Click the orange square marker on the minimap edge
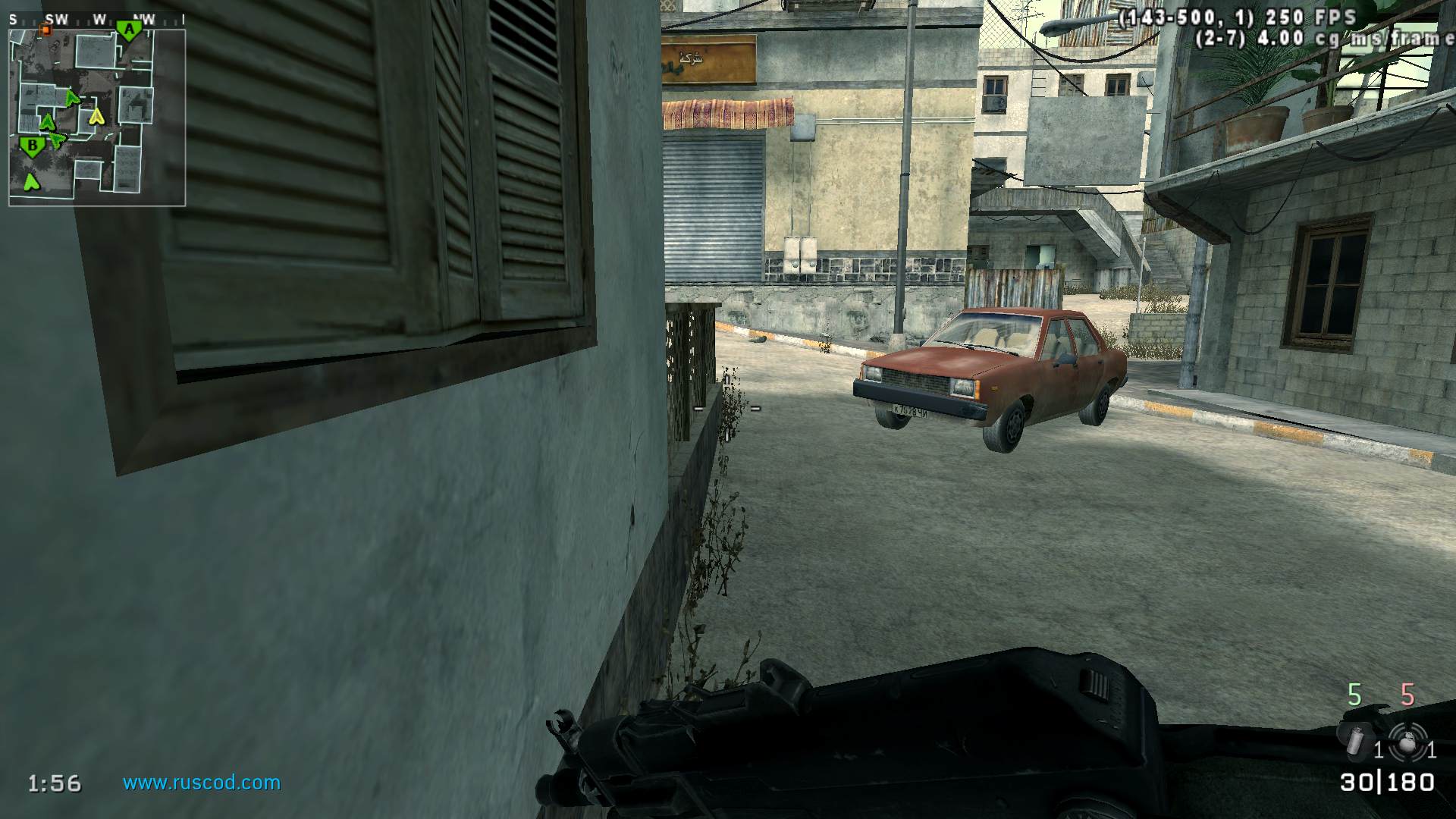This screenshot has height=819, width=1456. click(x=45, y=30)
